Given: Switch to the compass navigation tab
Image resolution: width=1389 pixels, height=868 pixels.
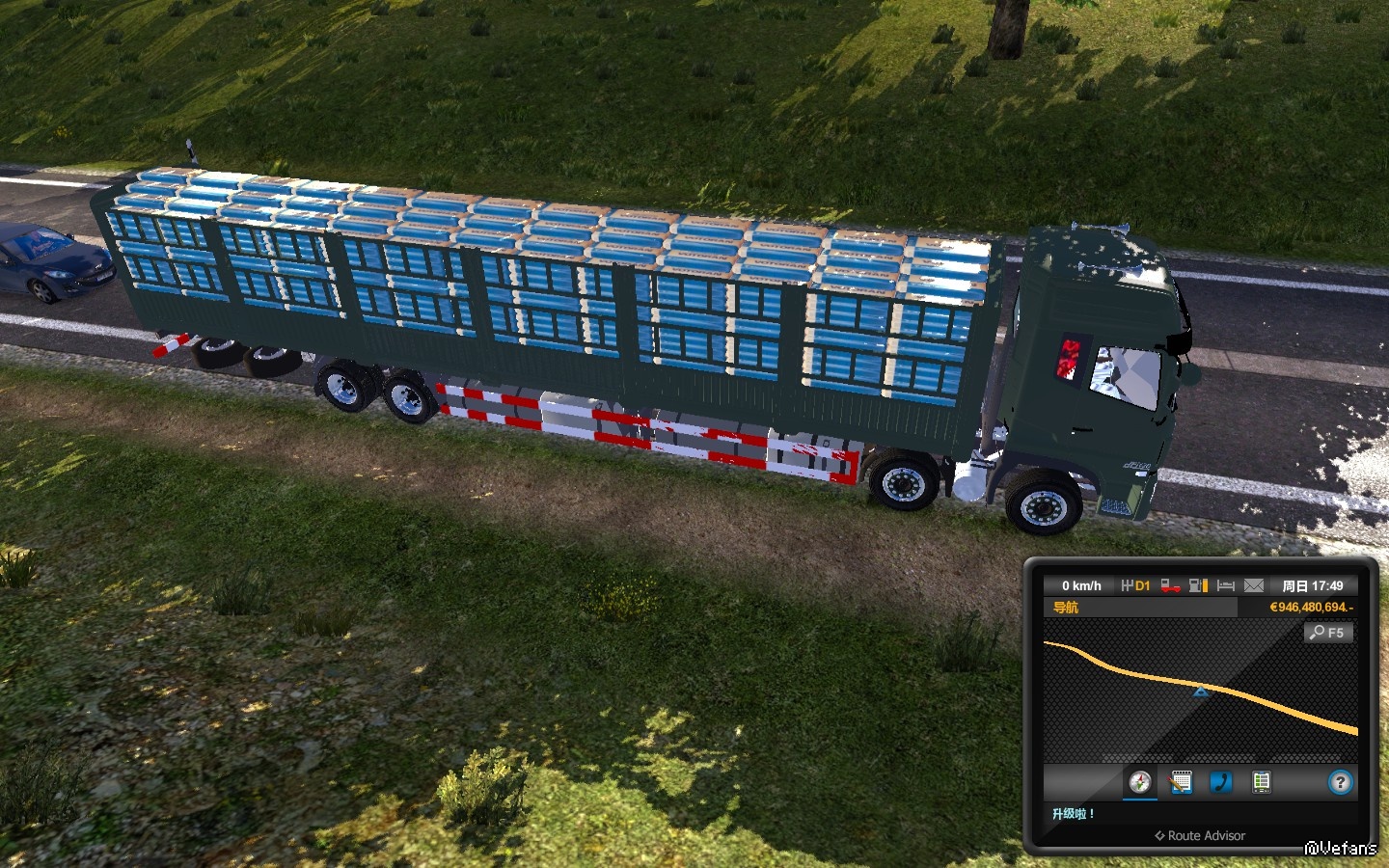Looking at the screenshot, I should (x=1140, y=782).
